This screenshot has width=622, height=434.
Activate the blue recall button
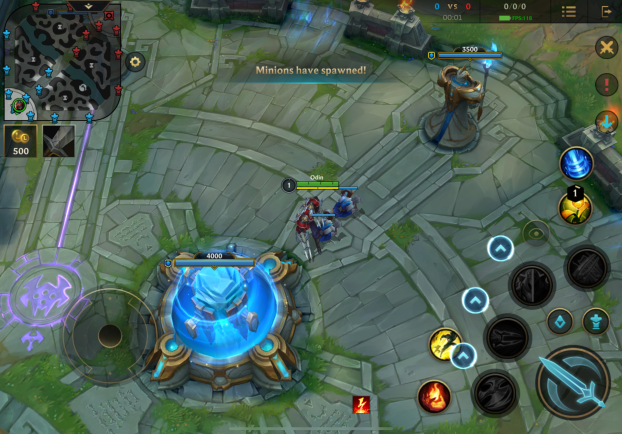pos(576,163)
